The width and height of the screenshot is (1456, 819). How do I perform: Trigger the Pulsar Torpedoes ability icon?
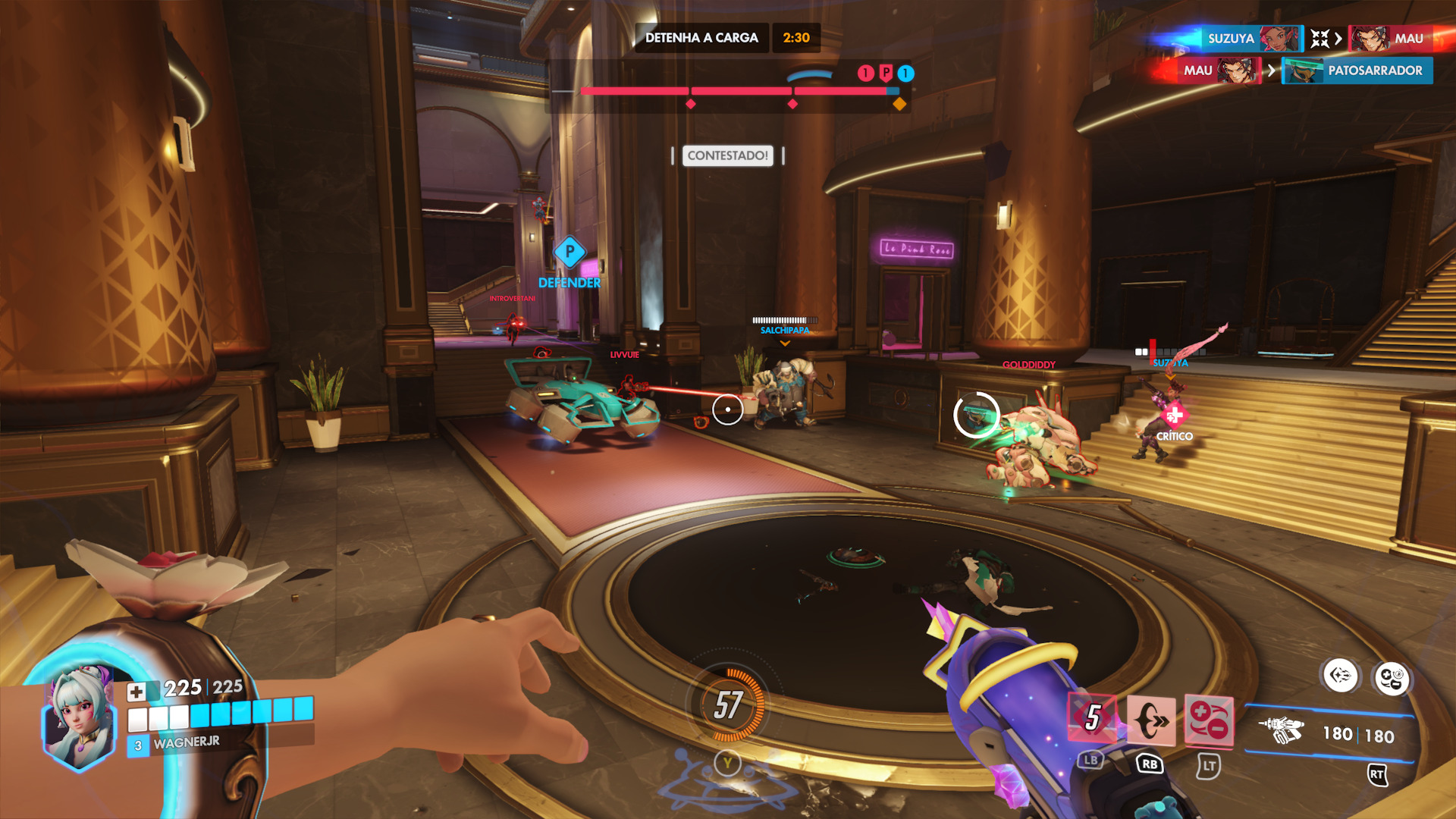[x=1209, y=720]
